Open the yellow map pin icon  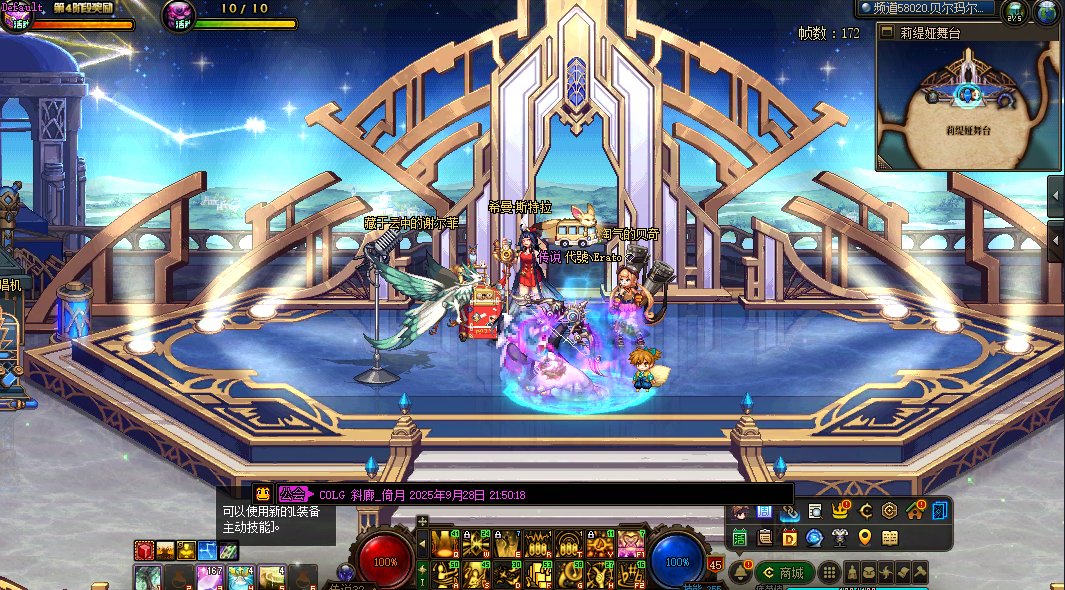[865, 537]
